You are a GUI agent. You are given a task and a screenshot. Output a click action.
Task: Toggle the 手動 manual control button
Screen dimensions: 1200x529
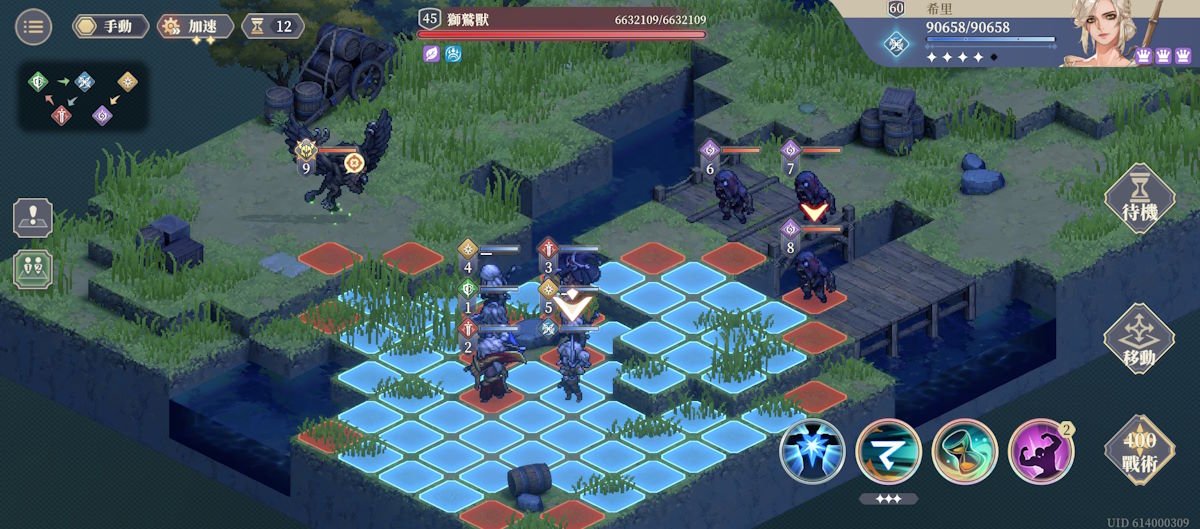point(110,26)
